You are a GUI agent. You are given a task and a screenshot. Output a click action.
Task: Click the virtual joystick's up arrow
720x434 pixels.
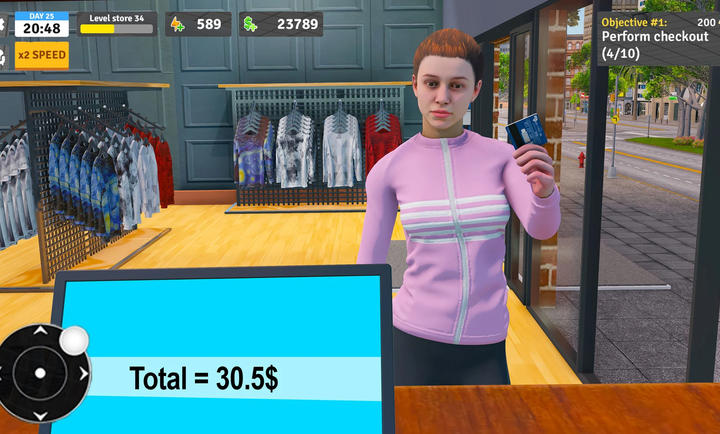[x=40, y=331]
